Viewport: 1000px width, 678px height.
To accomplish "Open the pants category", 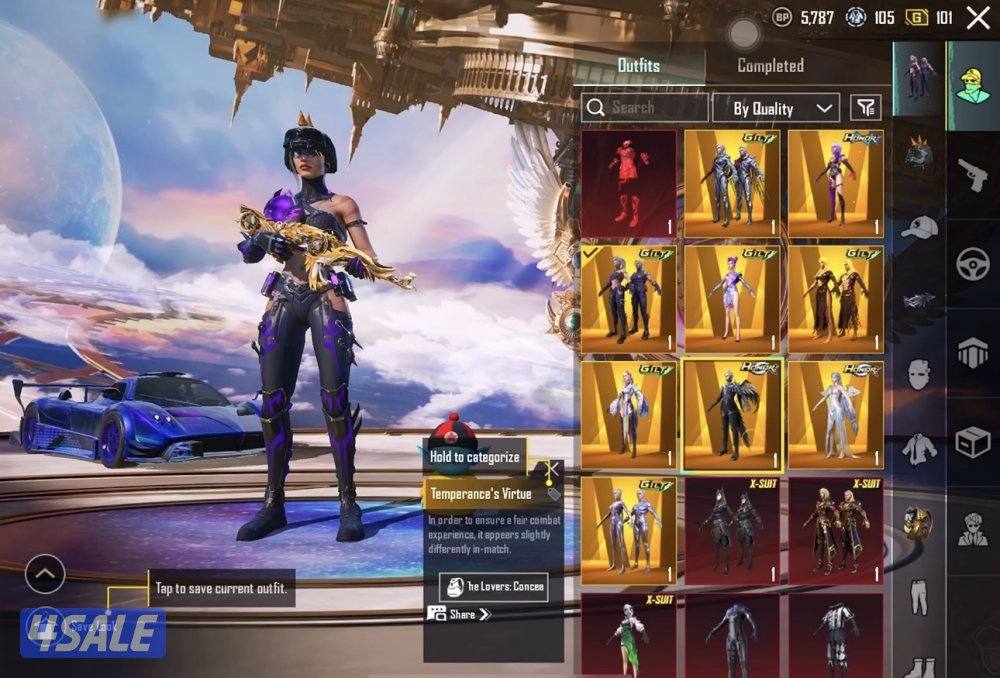I will 919,596.
